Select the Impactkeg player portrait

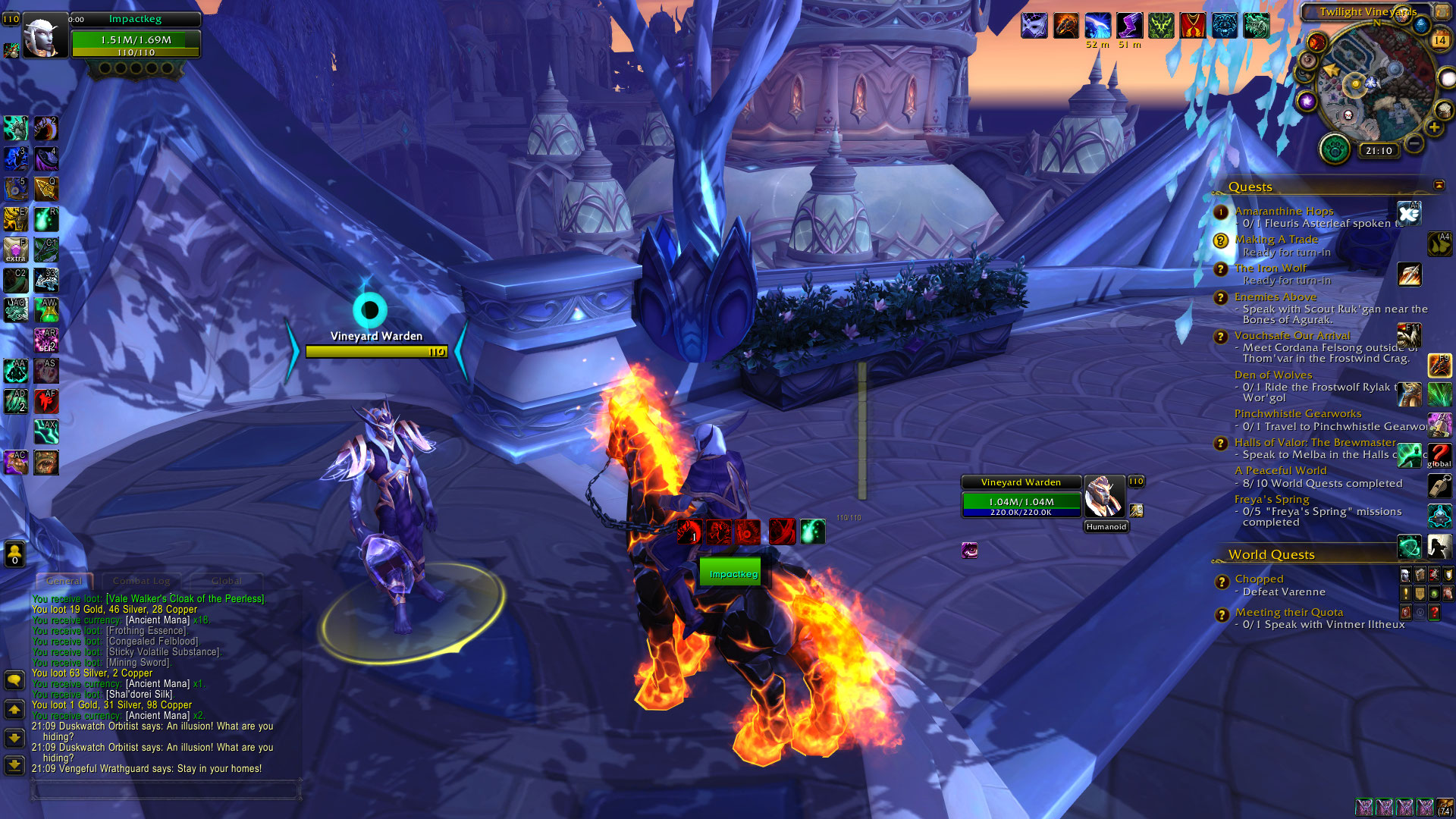click(44, 36)
